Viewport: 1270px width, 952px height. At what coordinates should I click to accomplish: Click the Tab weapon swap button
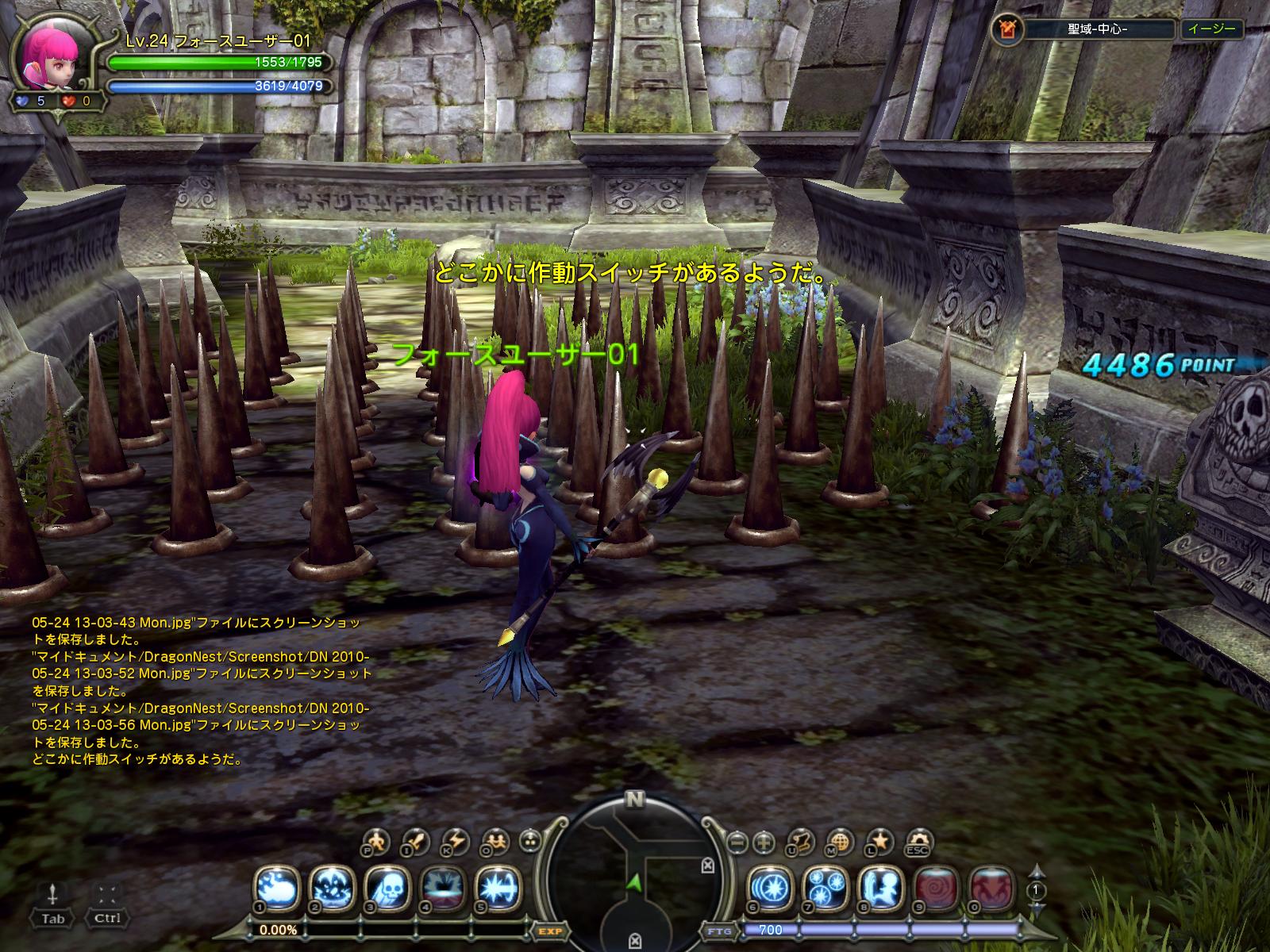click(x=53, y=904)
